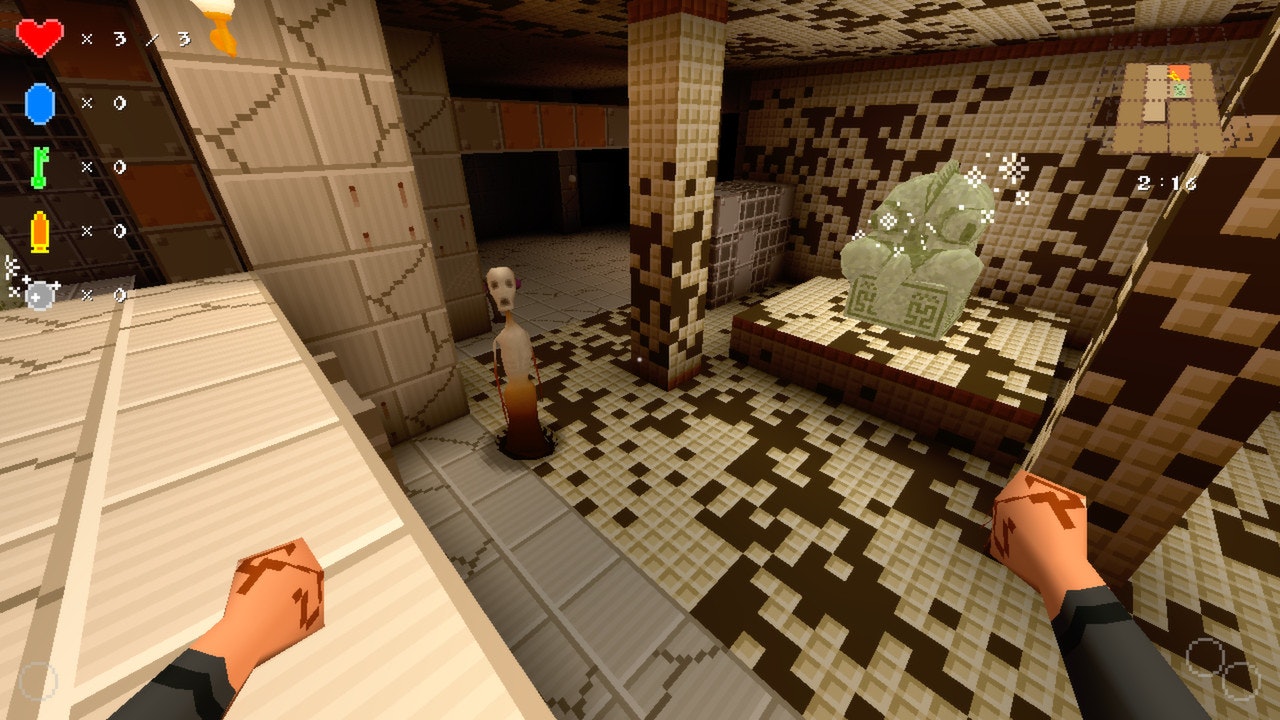Click the red heart health icon
The width and height of the screenshot is (1280, 720).
point(40,37)
